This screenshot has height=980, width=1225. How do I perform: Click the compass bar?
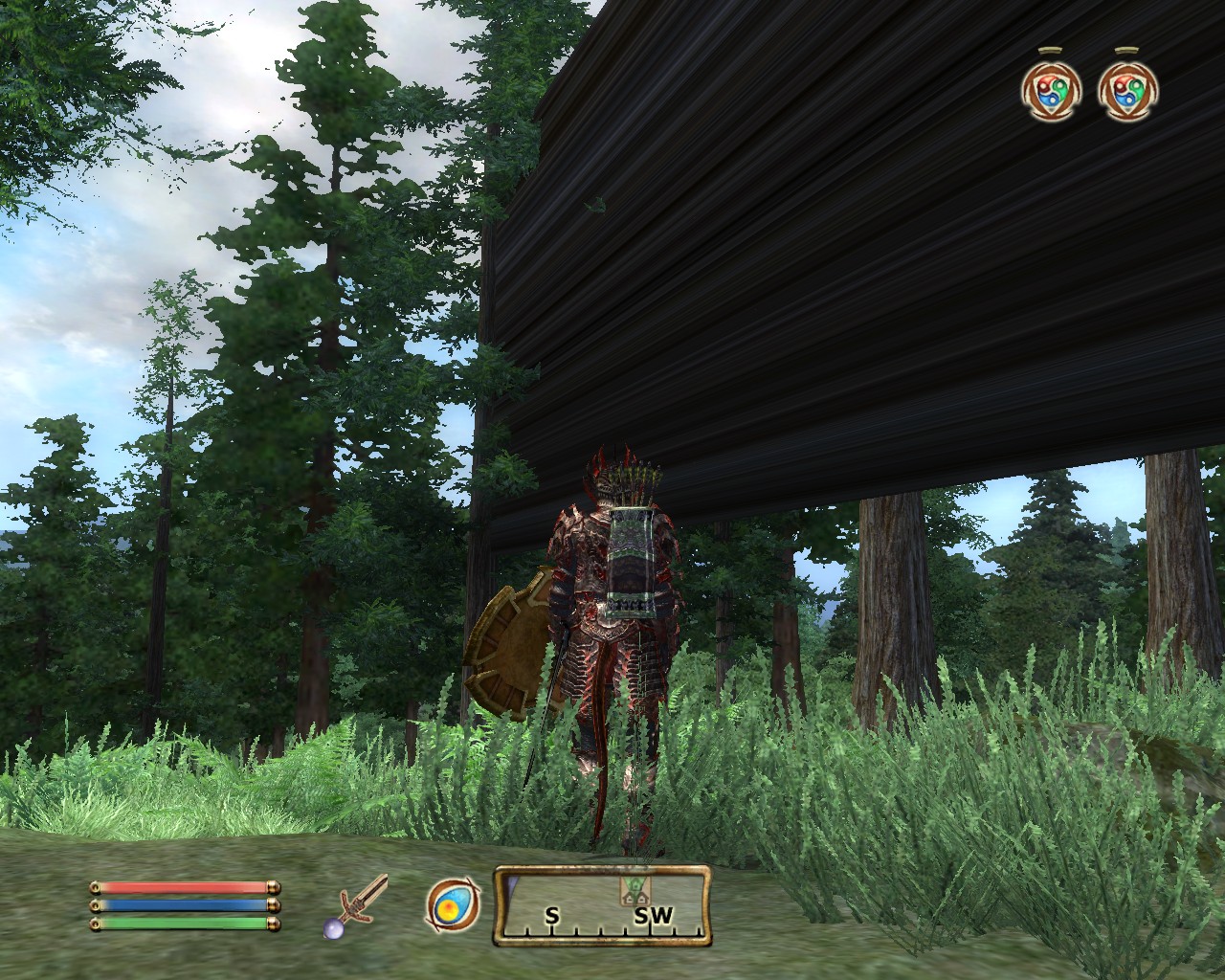tap(602, 905)
